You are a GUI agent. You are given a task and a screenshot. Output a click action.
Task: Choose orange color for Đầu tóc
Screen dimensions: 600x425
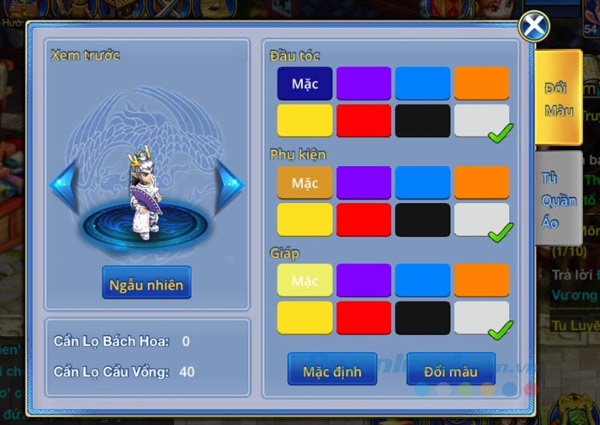pyautogui.click(x=481, y=84)
